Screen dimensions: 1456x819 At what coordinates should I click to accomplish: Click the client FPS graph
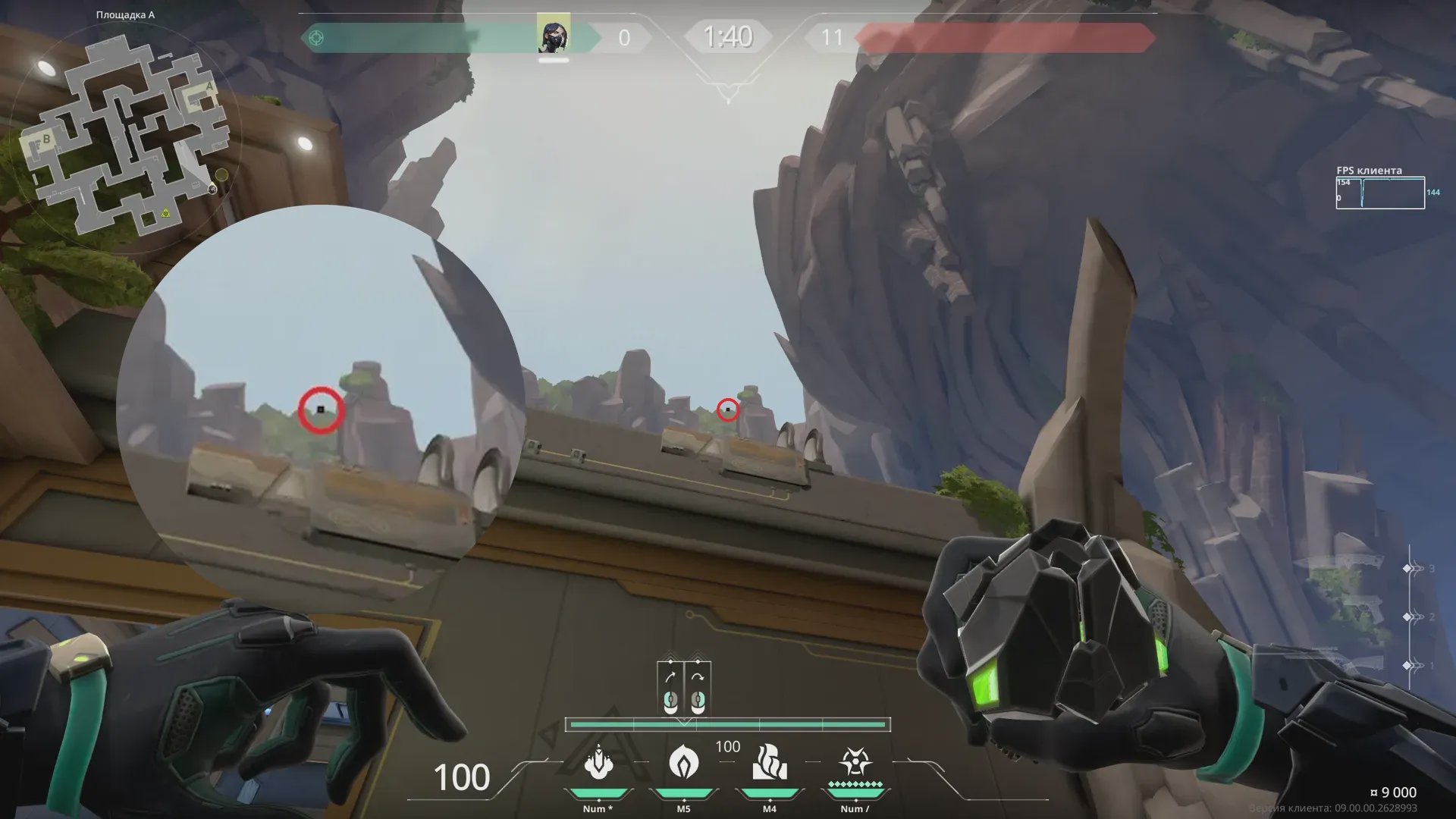[1380, 193]
